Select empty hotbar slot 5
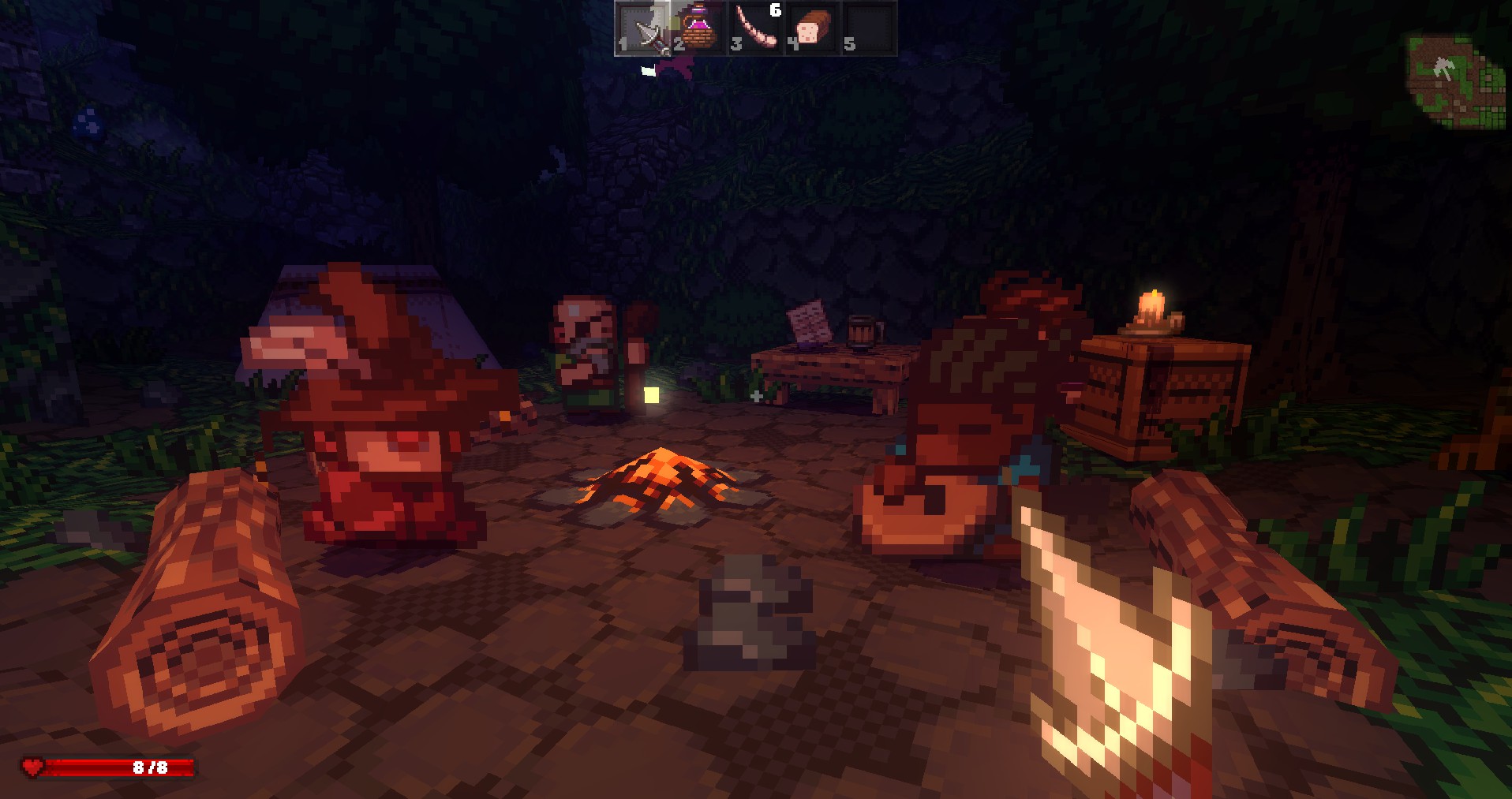The image size is (1512, 799). [869, 29]
